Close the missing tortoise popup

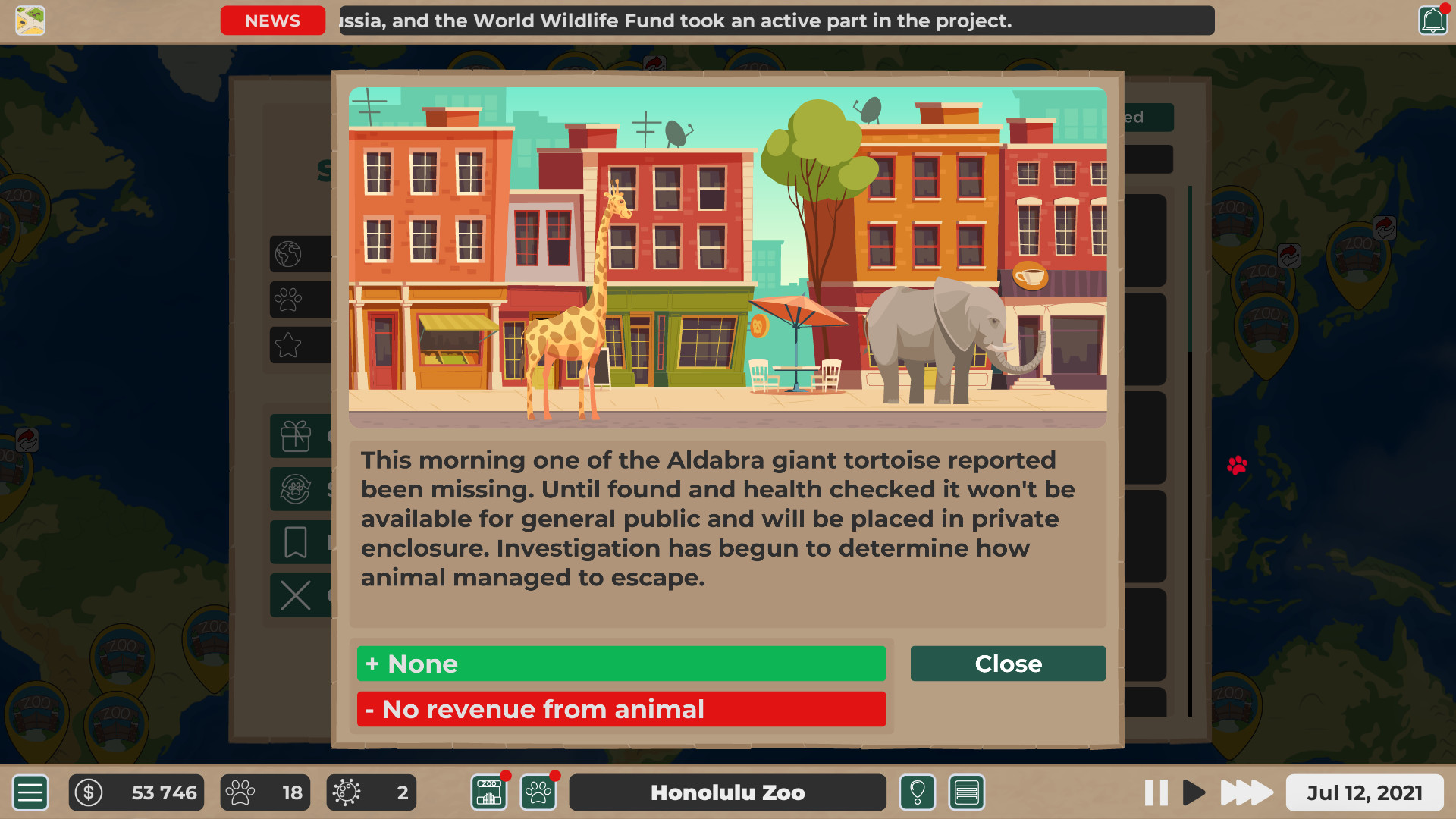pyautogui.click(x=1007, y=664)
